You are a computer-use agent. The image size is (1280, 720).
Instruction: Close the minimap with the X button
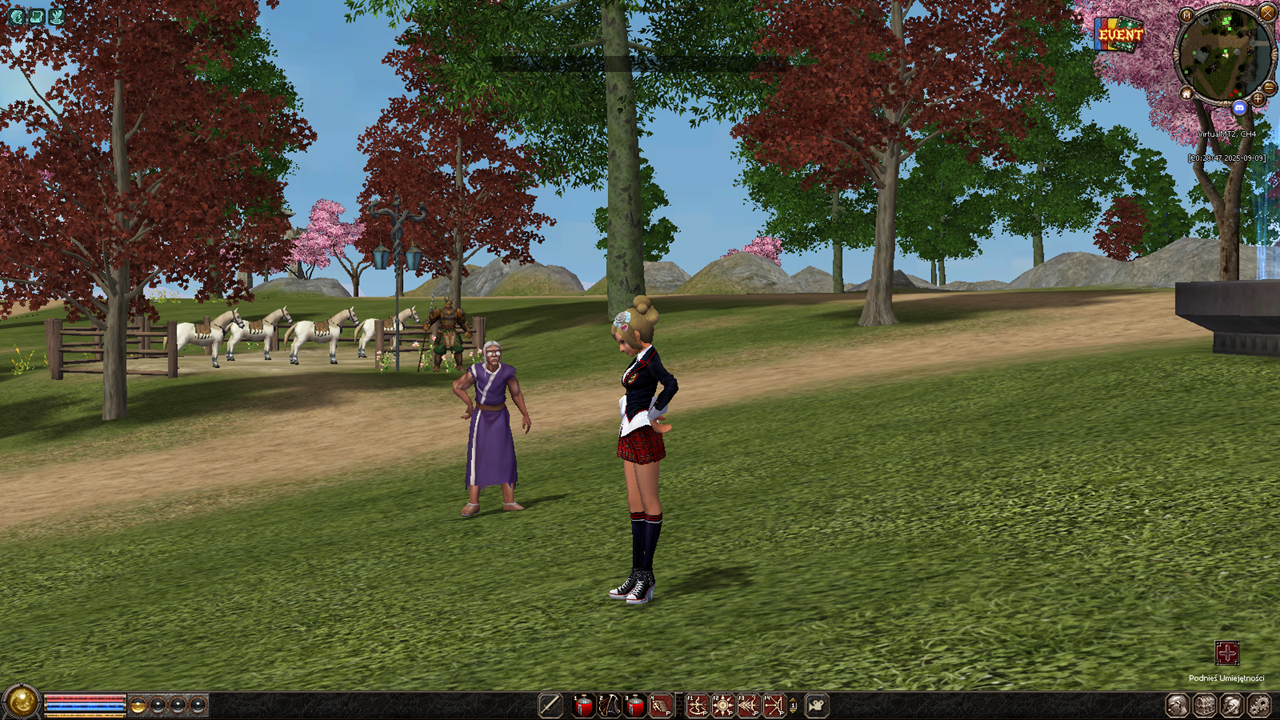(x=1268, y=13)
